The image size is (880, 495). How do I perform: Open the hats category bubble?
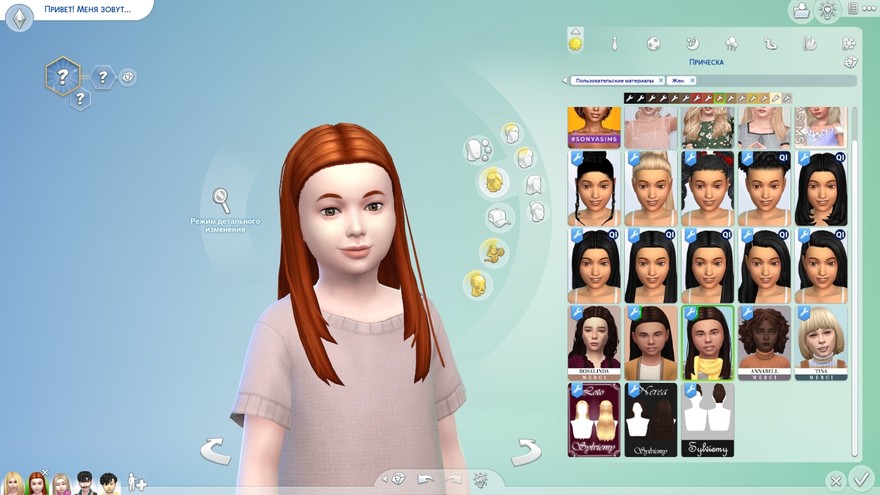coord(500,217)
